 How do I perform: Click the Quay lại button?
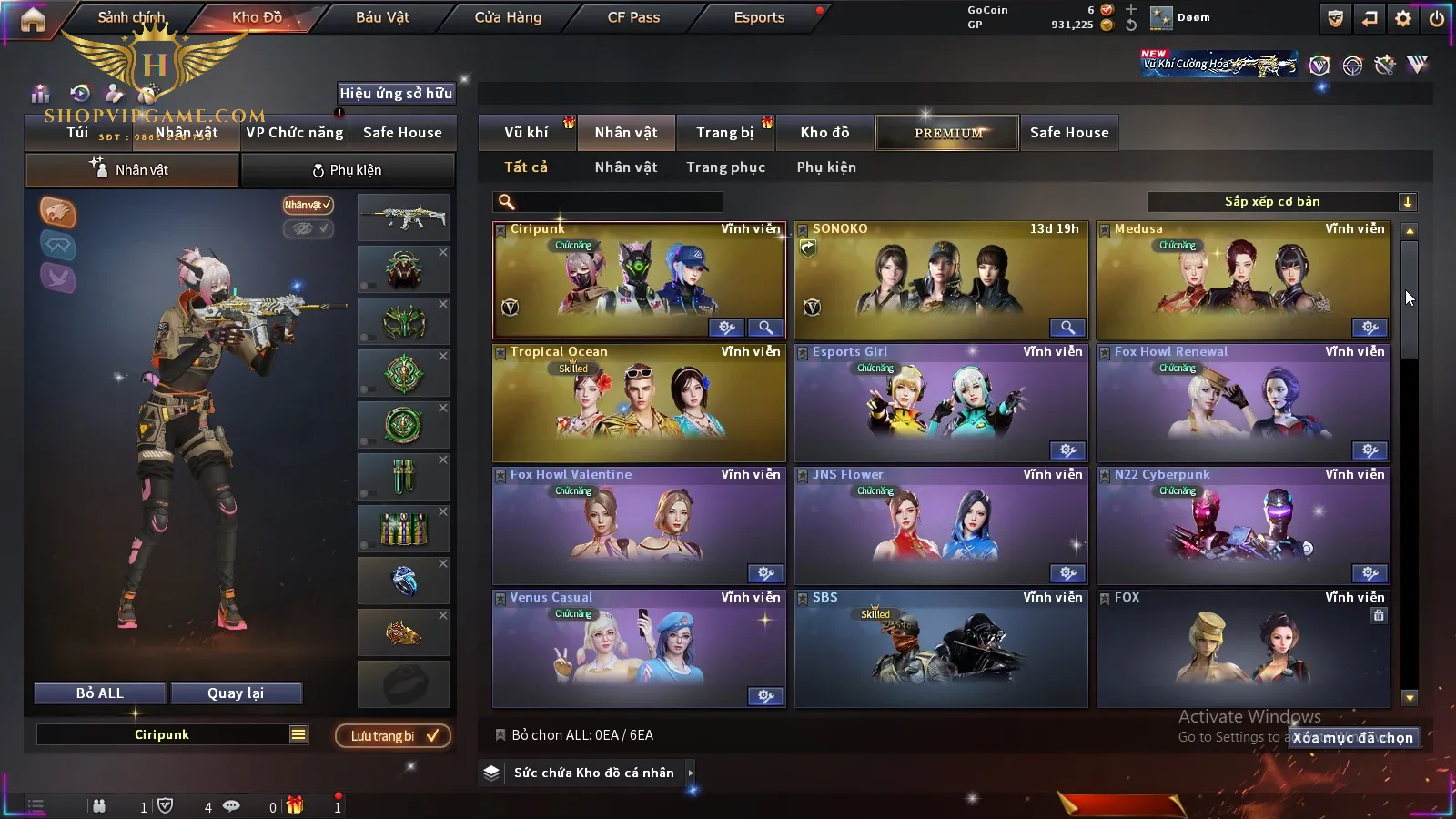click(x=236, y=693)
